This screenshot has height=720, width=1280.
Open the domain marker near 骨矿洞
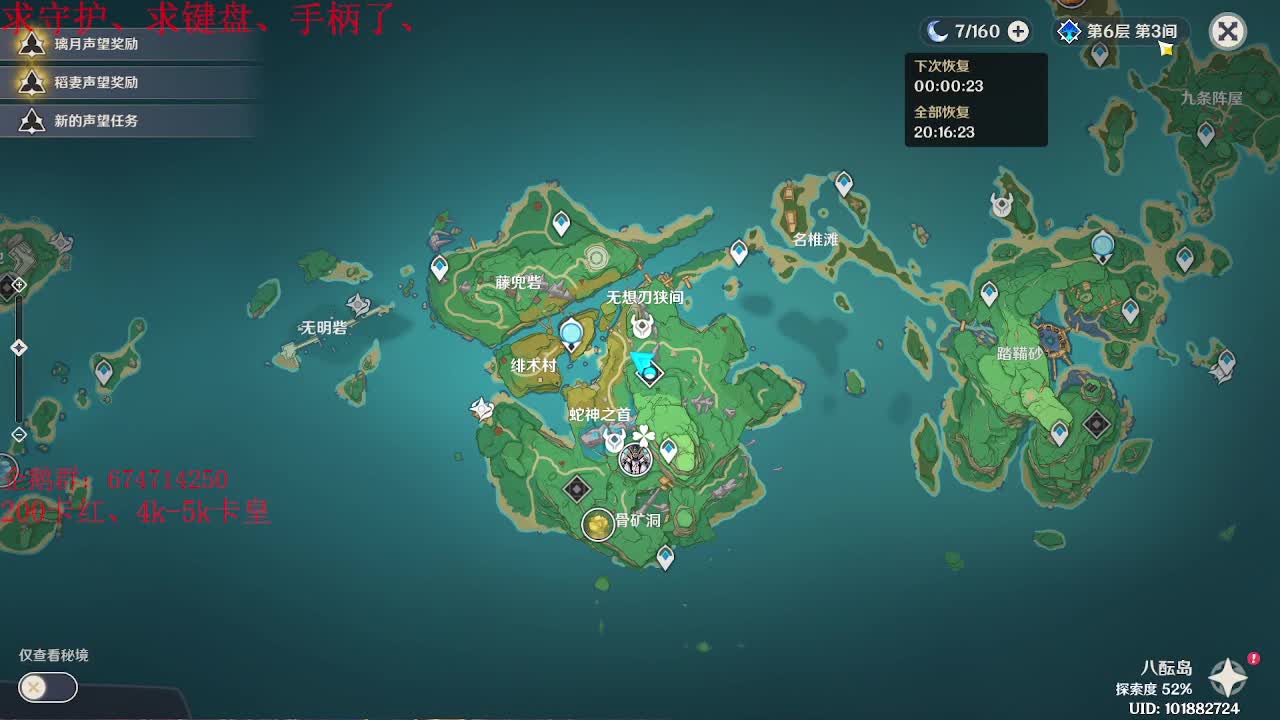pyautogui.click(x=575, y=487)
